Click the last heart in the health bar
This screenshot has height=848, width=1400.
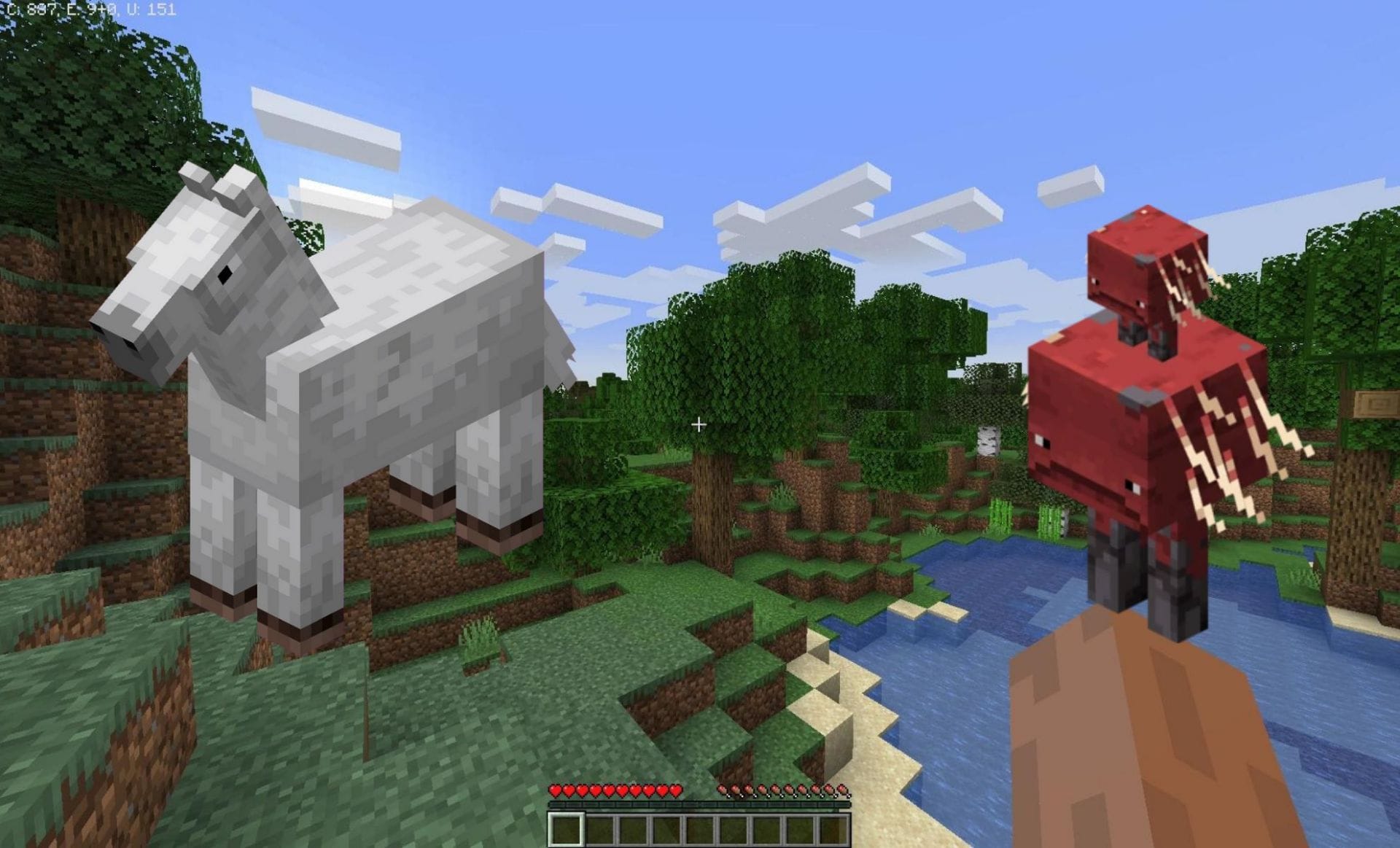coord(676,791)
